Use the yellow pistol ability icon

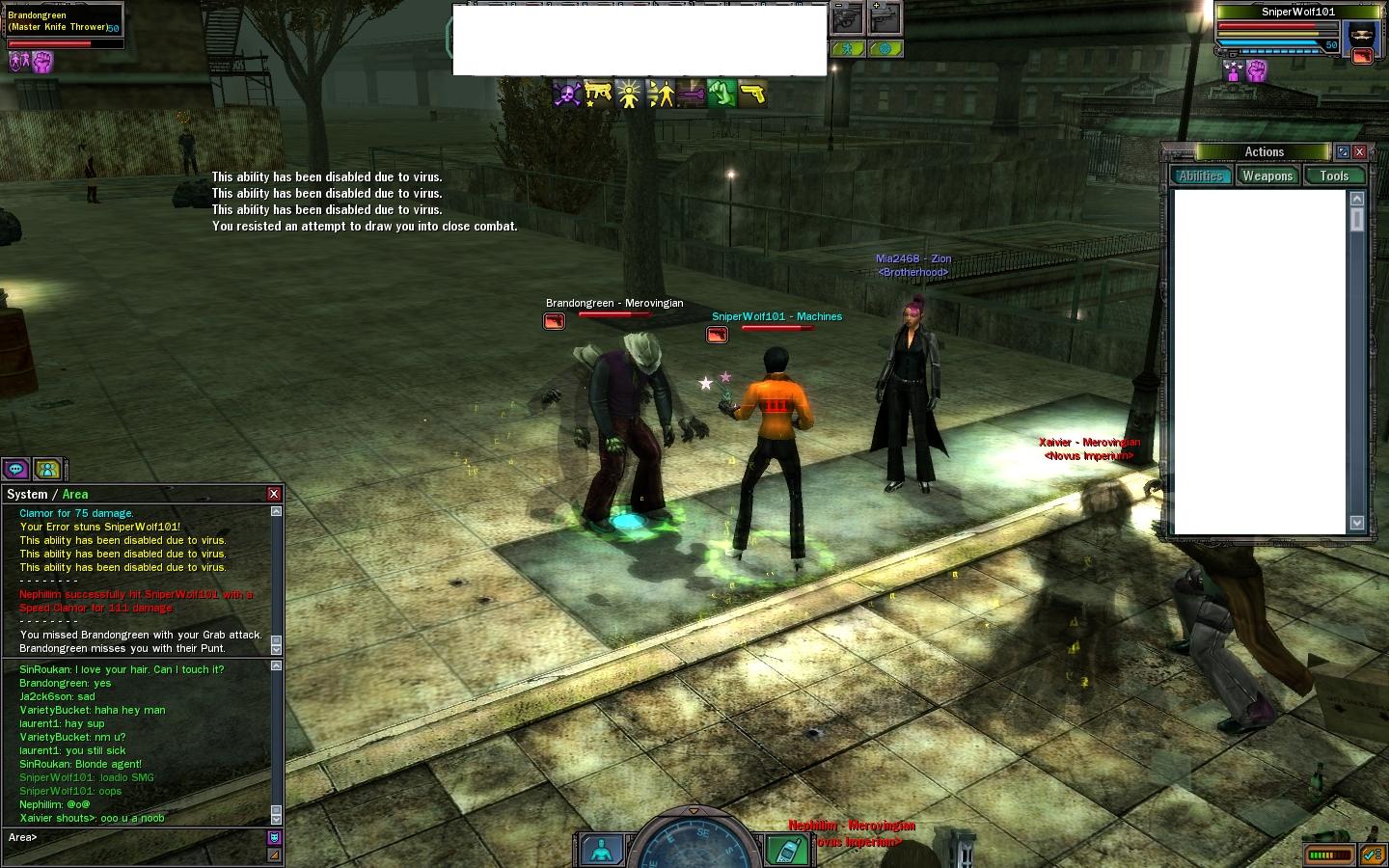click(753, 94)
